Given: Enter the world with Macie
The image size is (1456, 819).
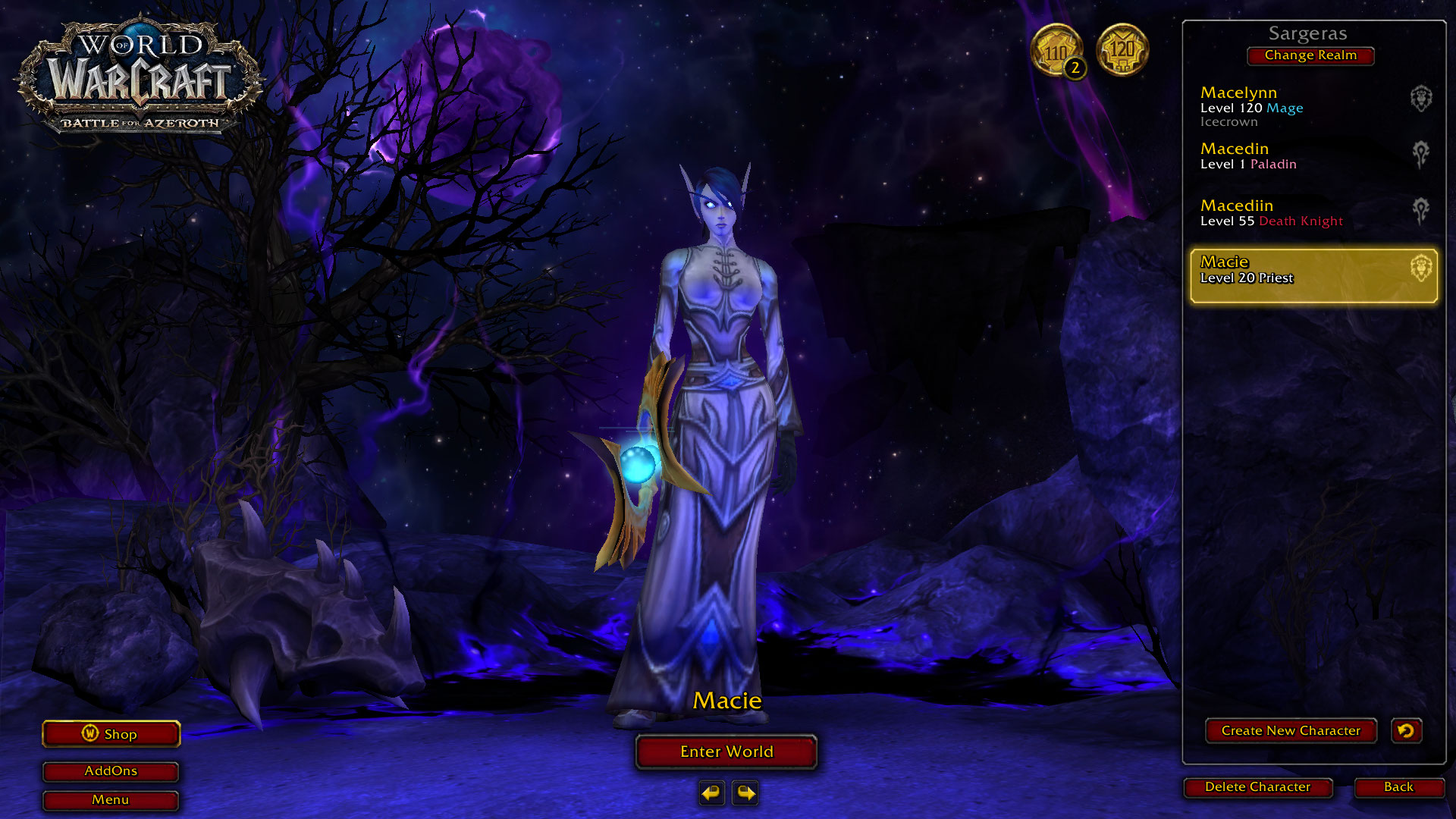Looking at the screenshot, I should [x=726, y=752].
